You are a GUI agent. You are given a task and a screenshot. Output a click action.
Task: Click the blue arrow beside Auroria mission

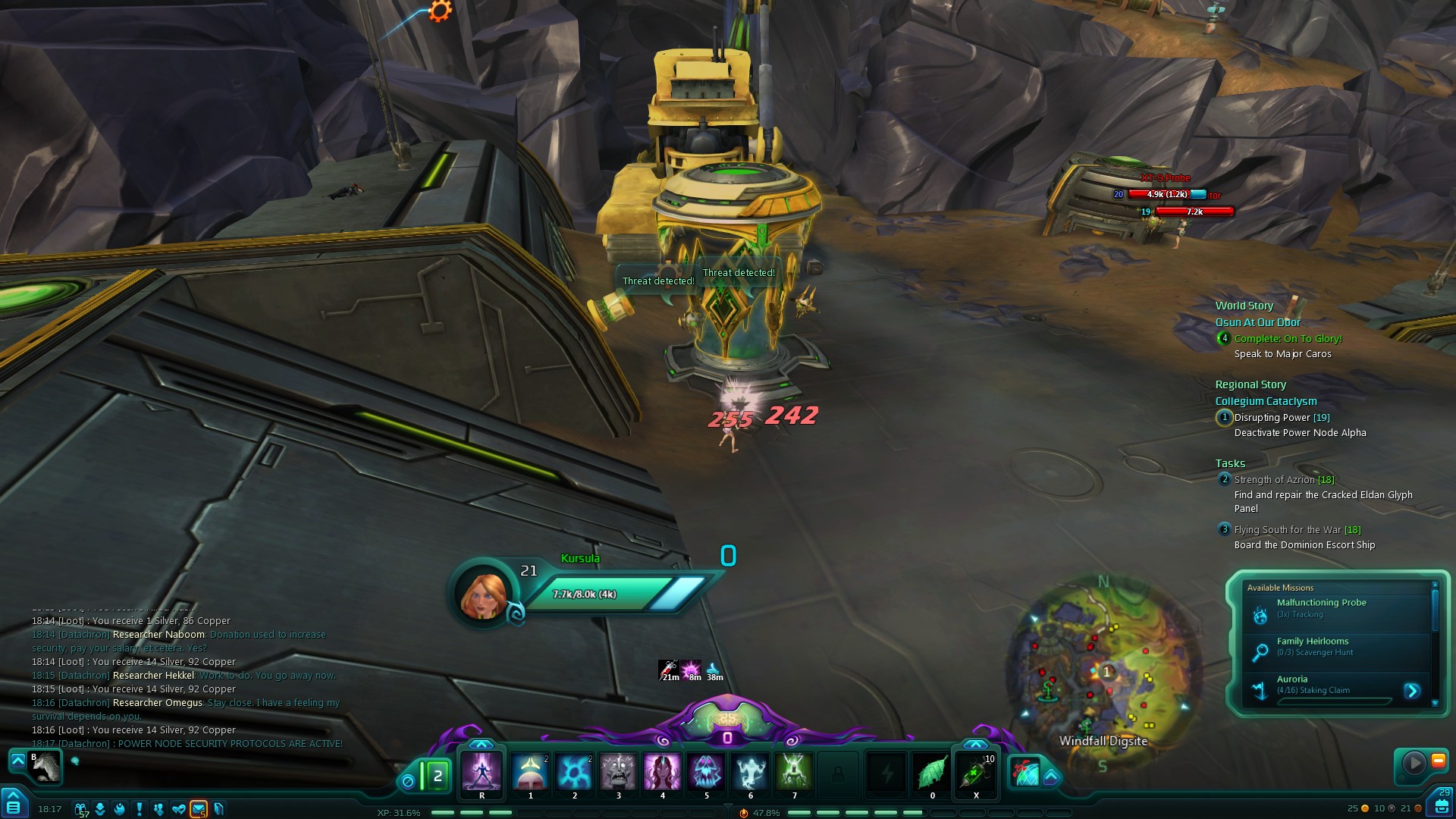click(x=1411, y=691)
